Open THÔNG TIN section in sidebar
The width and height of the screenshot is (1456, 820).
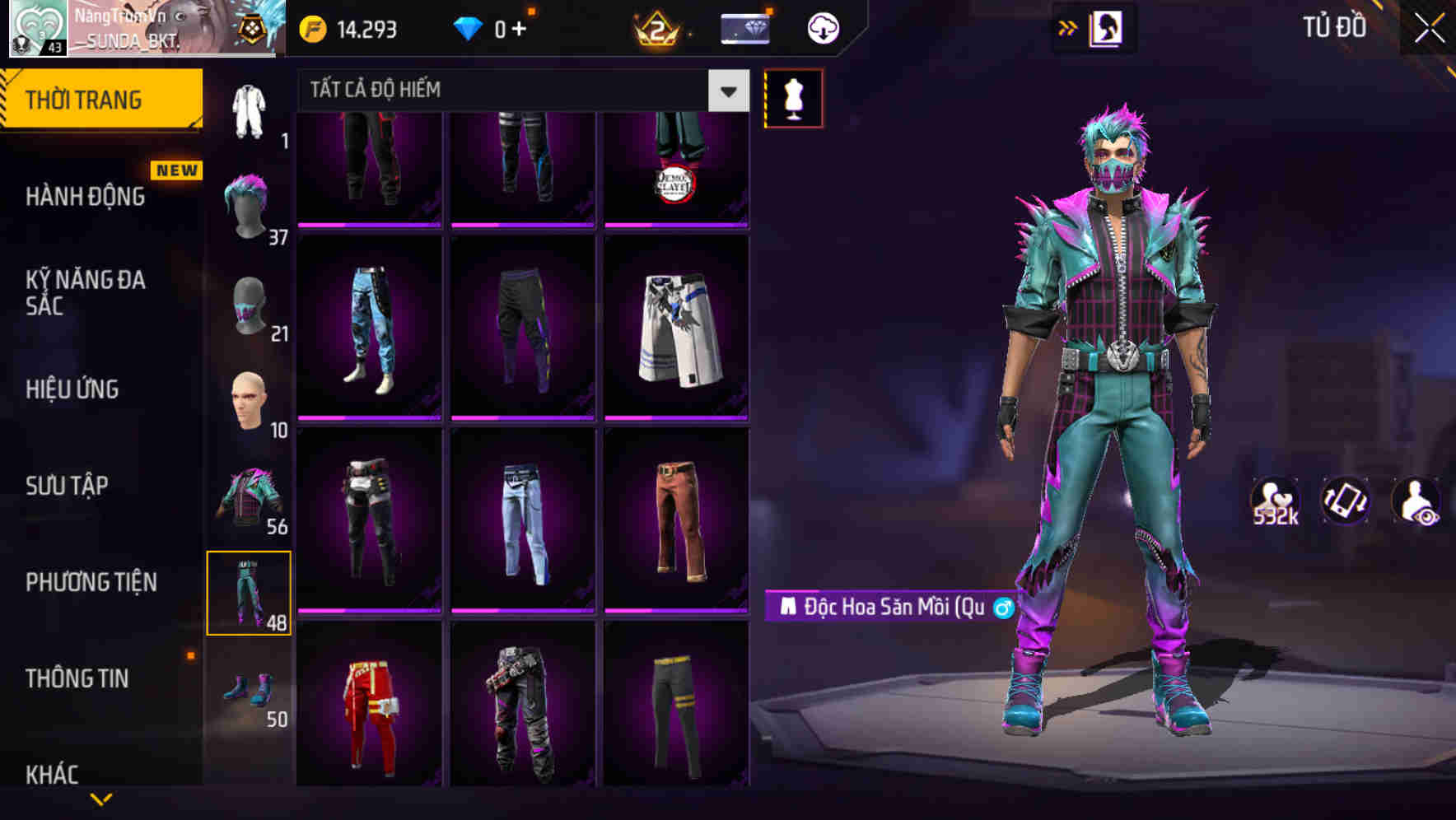click(x=76, y=678)
